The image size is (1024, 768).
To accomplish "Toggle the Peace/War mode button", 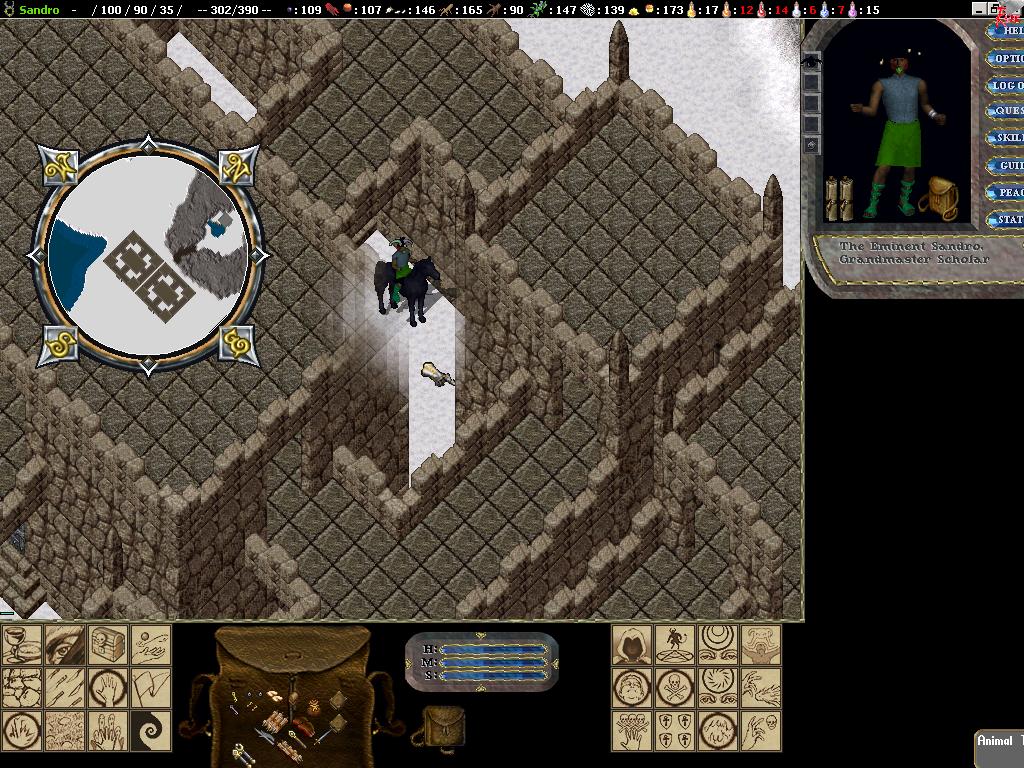I will pyautogui.click(x=1008, y=192).
